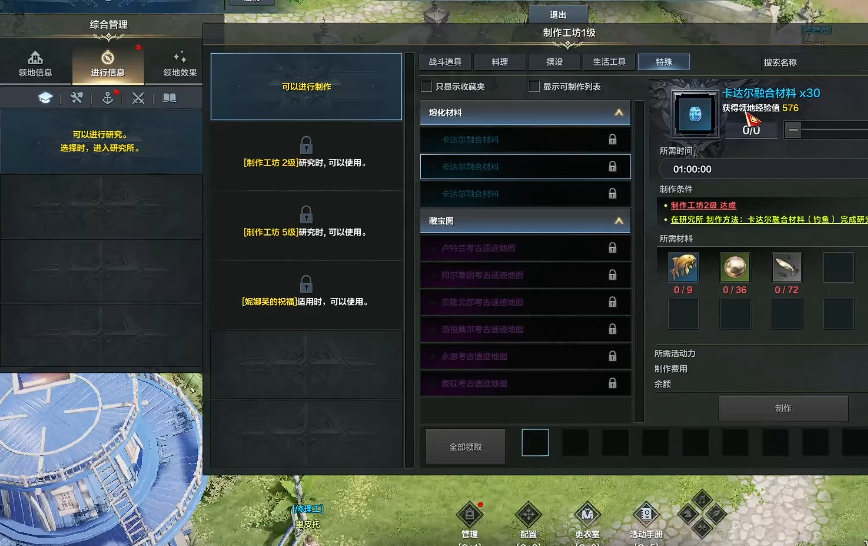Switch to the 领地效果 (territory effects) tab

click(179, 64)
